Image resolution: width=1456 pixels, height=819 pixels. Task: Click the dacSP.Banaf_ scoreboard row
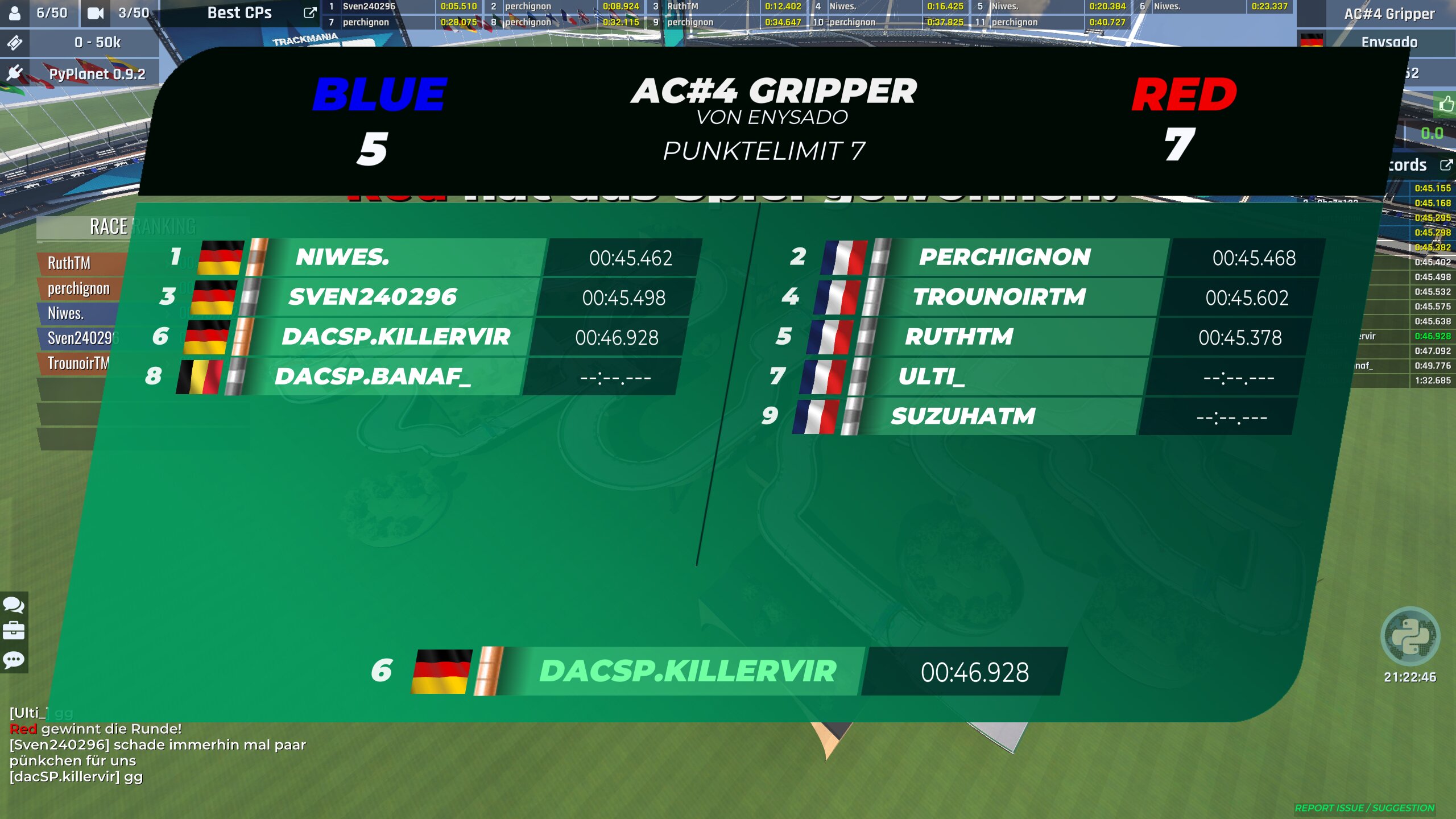click(x=373, y=377)
